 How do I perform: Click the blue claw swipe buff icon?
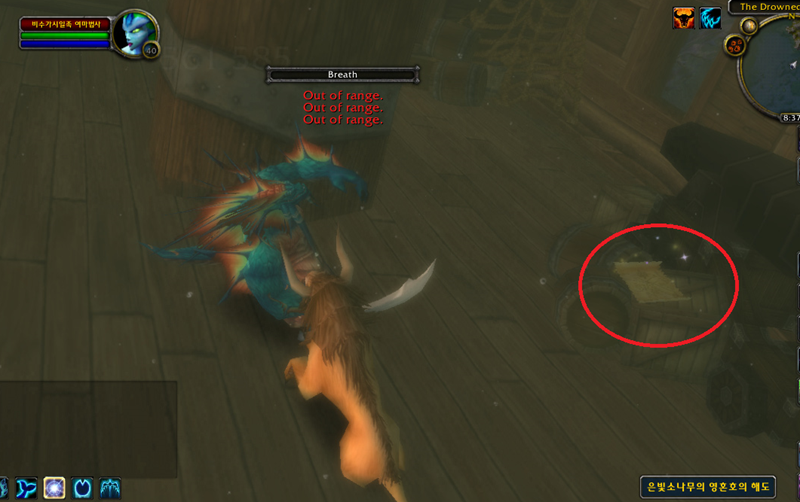coord(710,16)
